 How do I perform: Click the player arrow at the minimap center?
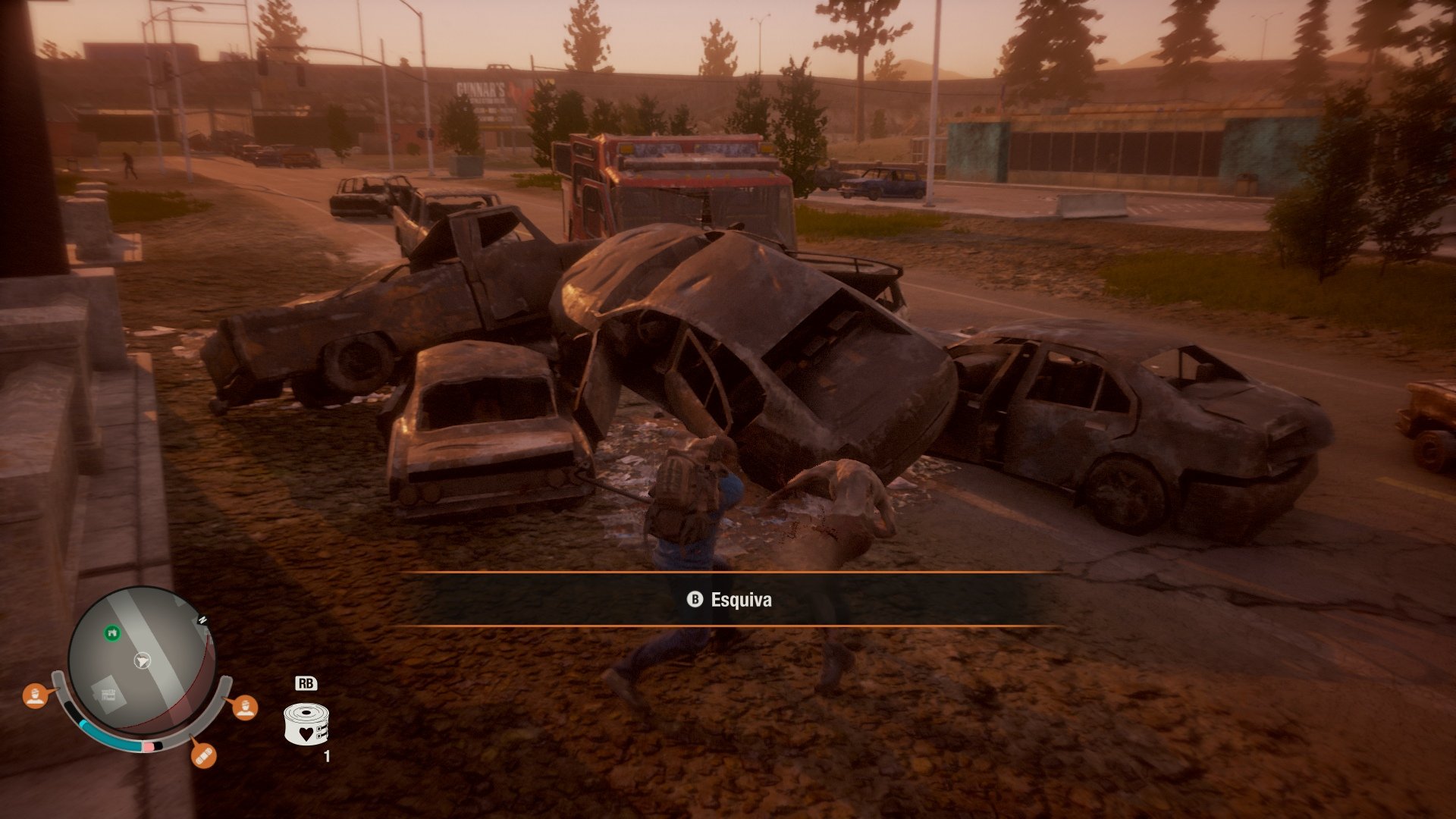click(142, 661)
